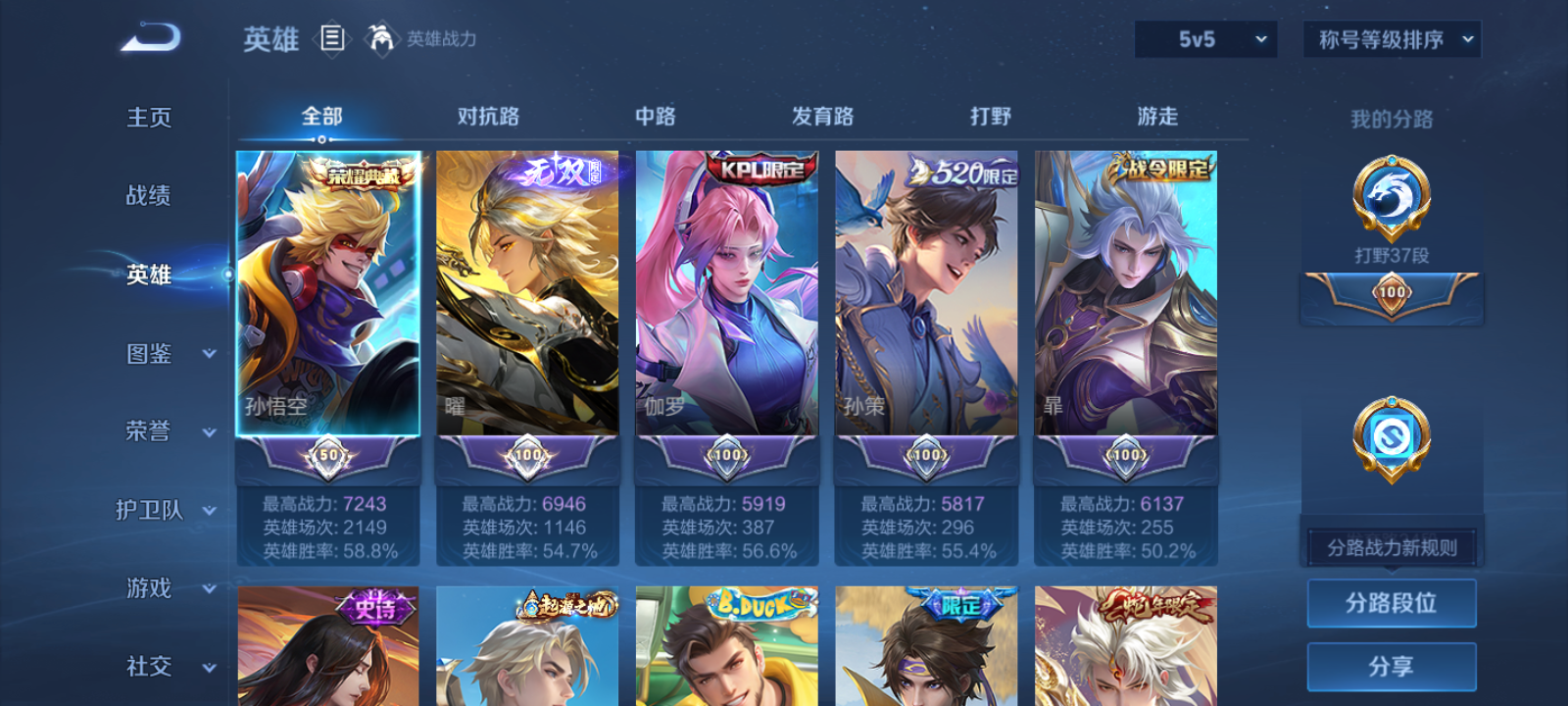The height and width of the screenshot is (706, 1568).
Task: Click the second lane rank badge icon
Action: 1390,438
